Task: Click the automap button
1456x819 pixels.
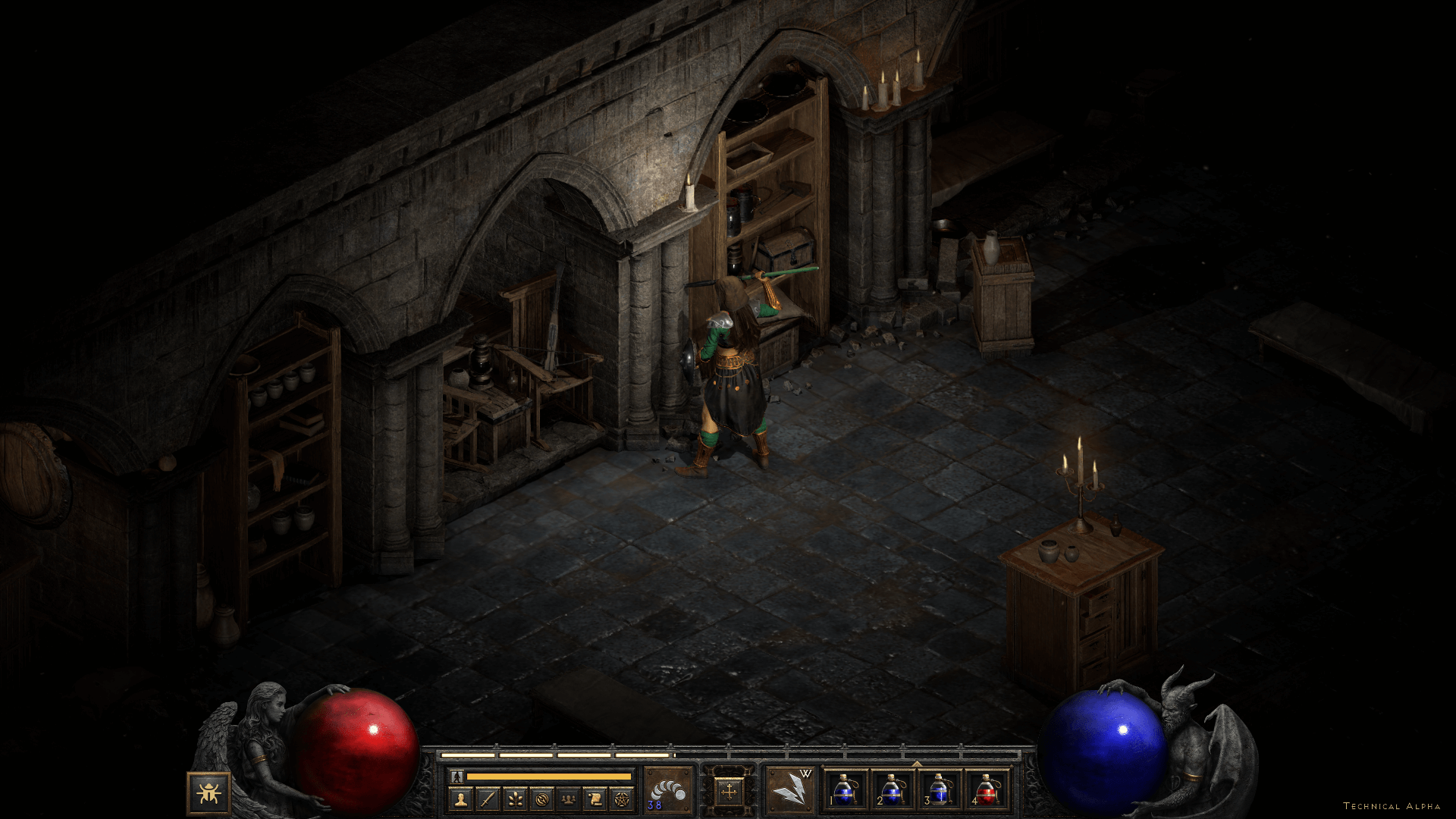Action: coord(541,799)
